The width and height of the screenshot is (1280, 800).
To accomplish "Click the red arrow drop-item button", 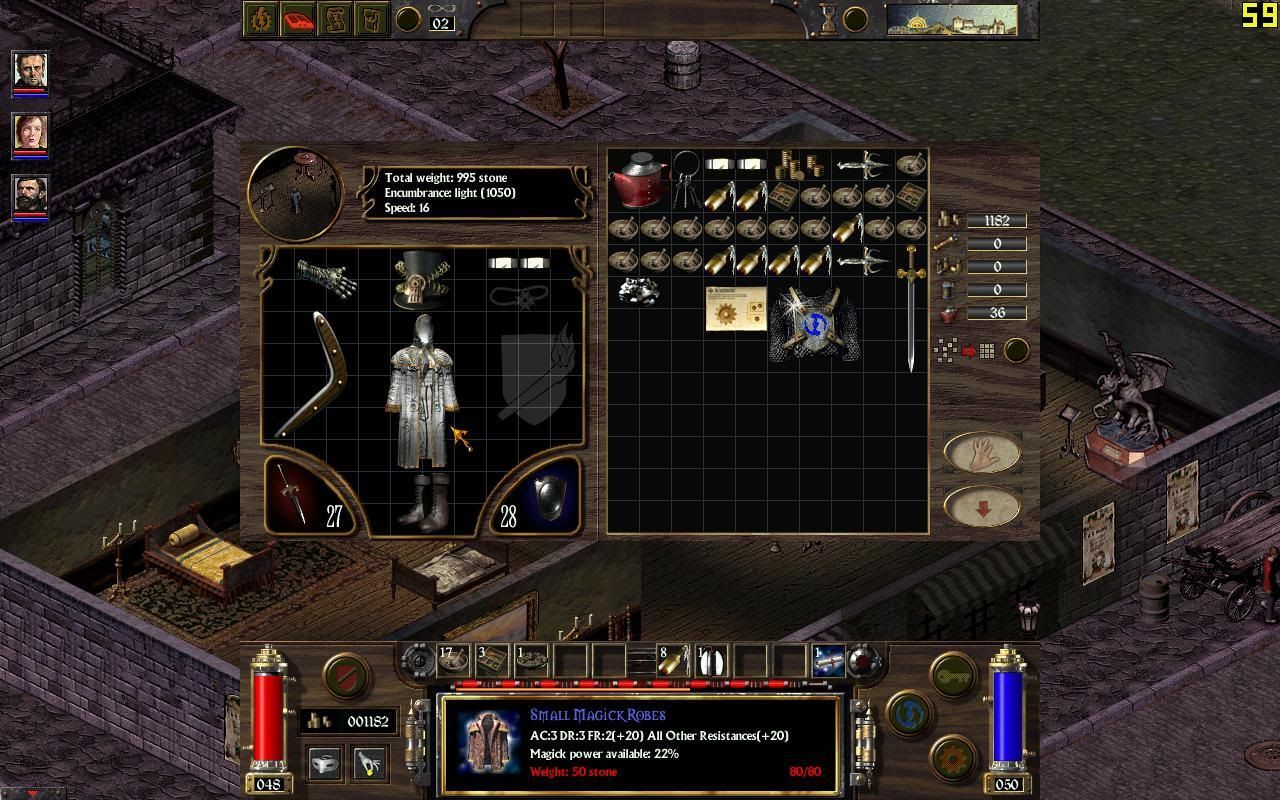I will [x=981, y=508].
